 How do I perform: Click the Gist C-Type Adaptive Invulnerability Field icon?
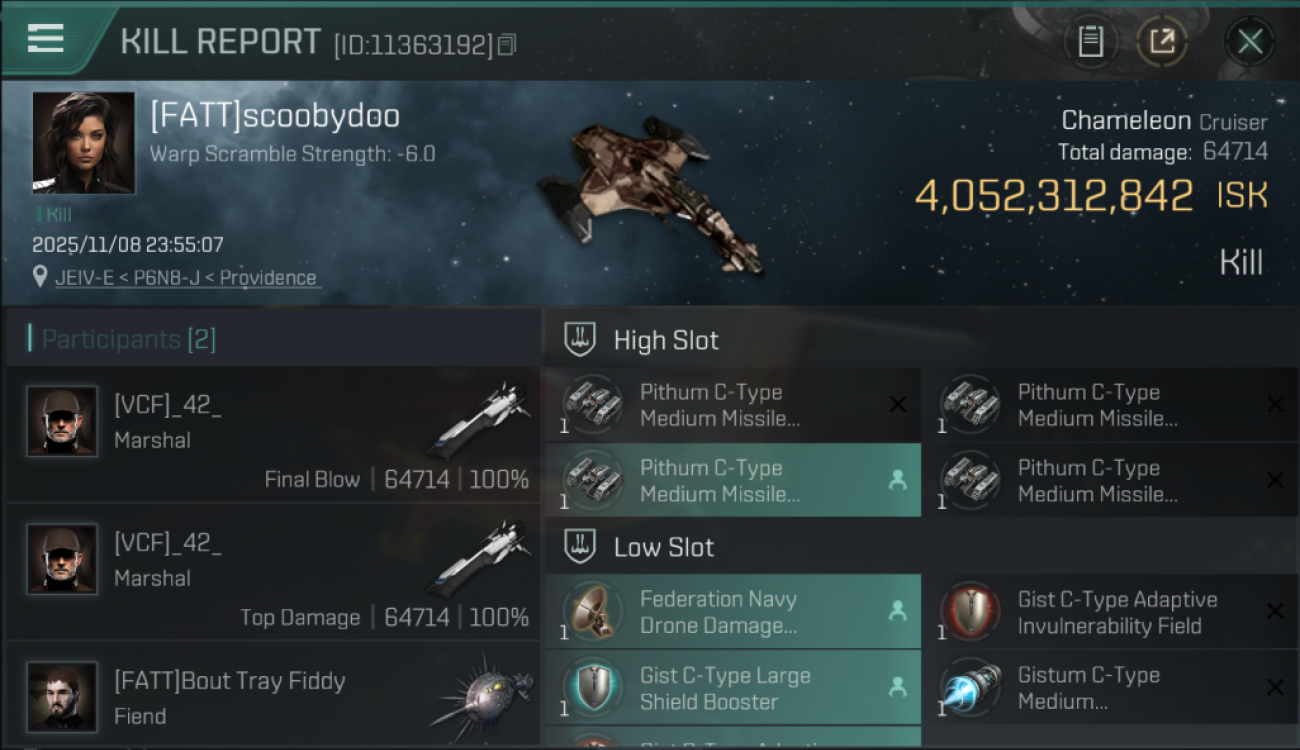[x=971, y=611]
